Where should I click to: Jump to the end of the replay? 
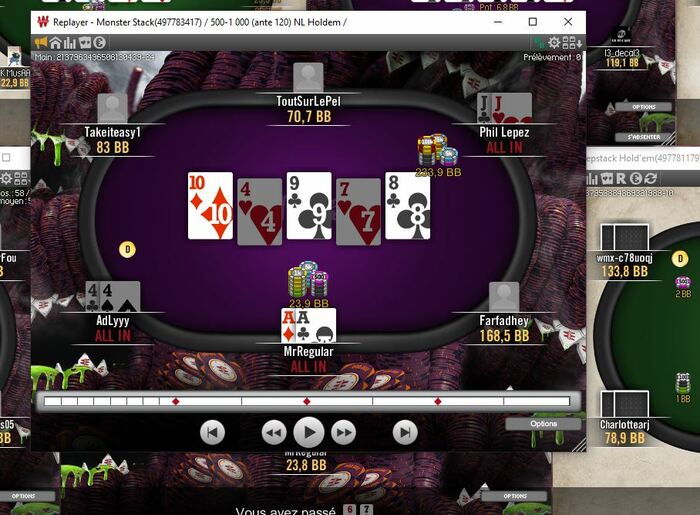pyautogui.click(x=404, y=432)
